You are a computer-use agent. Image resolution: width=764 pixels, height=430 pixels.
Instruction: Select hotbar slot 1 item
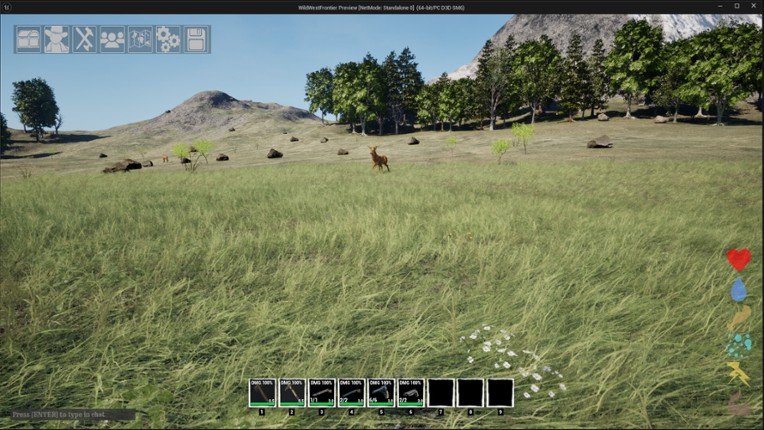(x=262, y=392)
